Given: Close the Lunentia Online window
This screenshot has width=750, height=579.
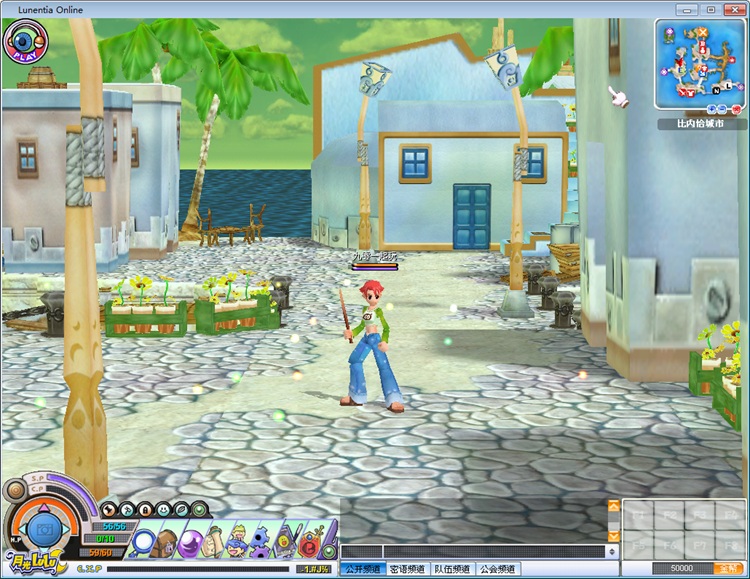Looking at the screenshot, I should [x=732, y=9].
